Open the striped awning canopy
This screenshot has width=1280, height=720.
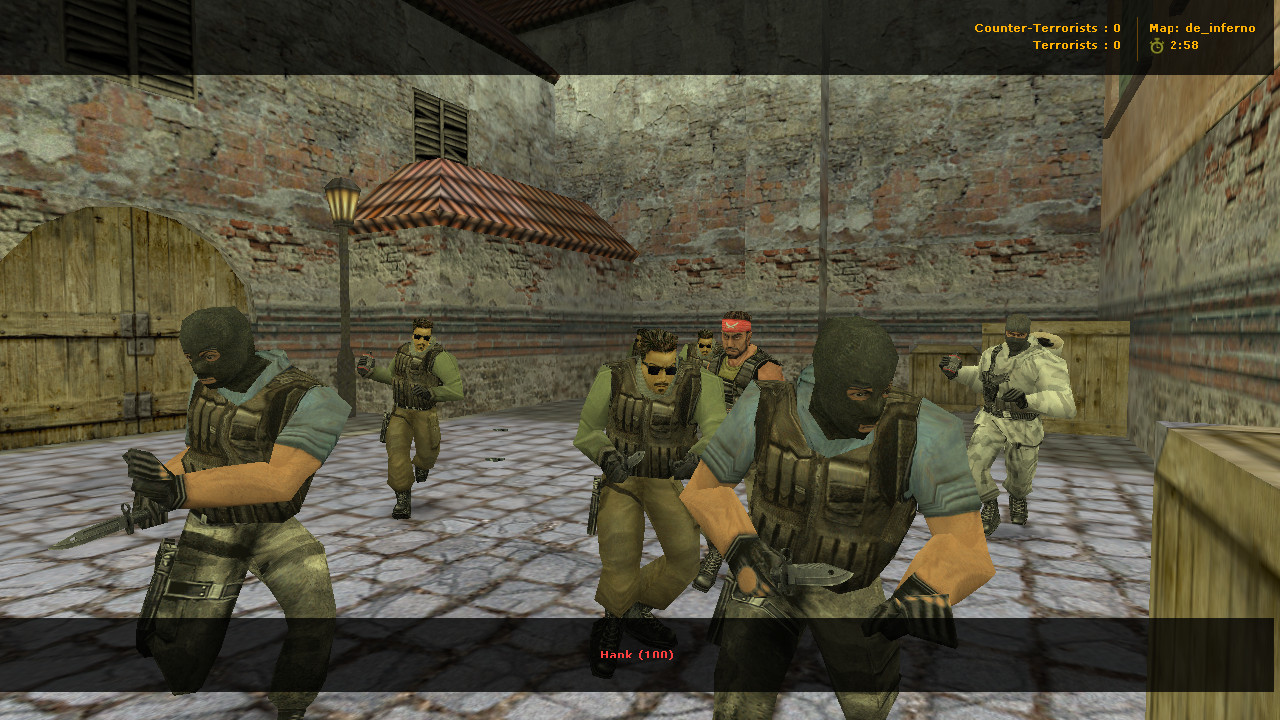[x=460, y=200]
